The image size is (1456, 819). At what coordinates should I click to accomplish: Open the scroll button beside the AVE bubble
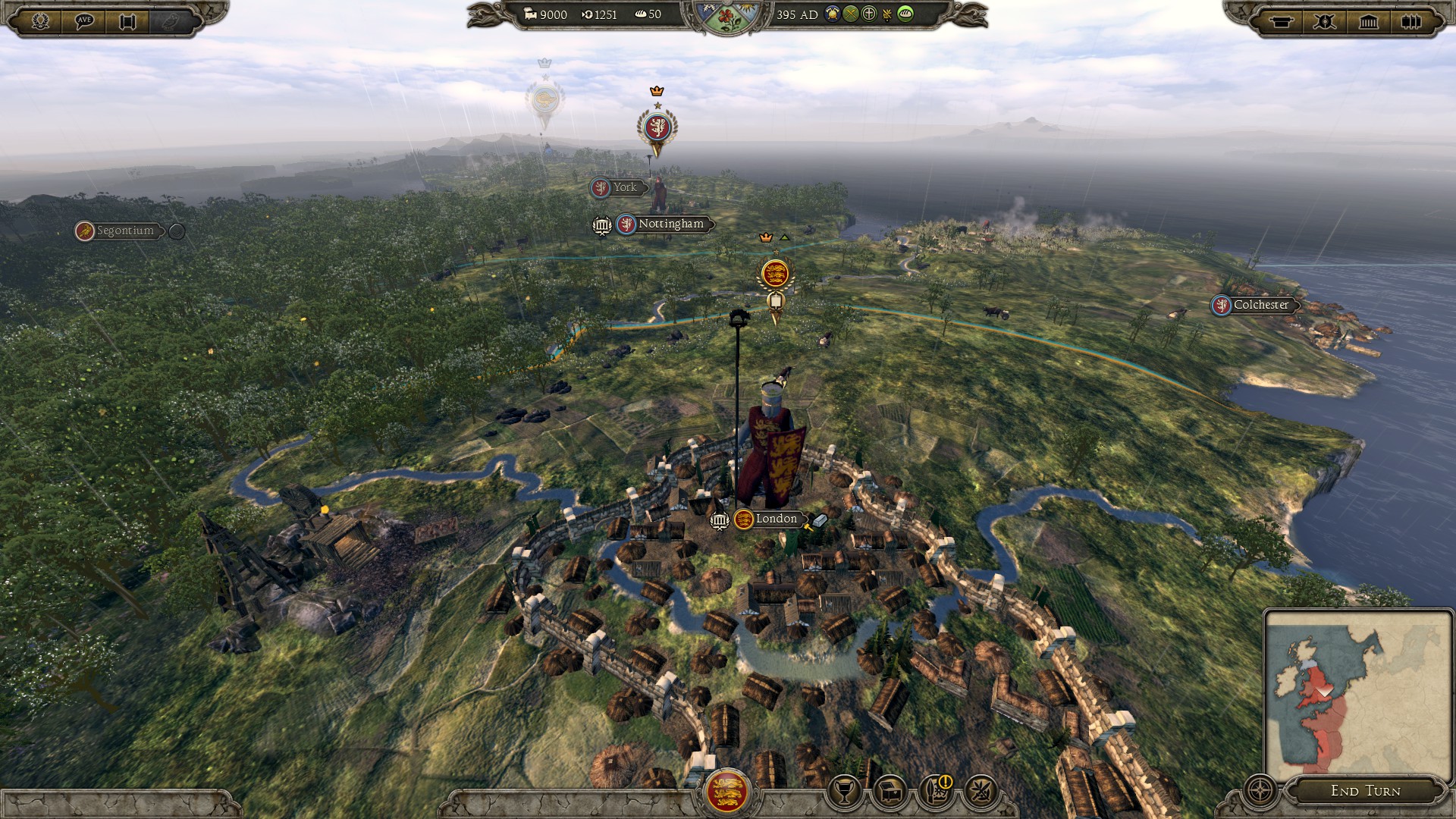pos(127,21)
